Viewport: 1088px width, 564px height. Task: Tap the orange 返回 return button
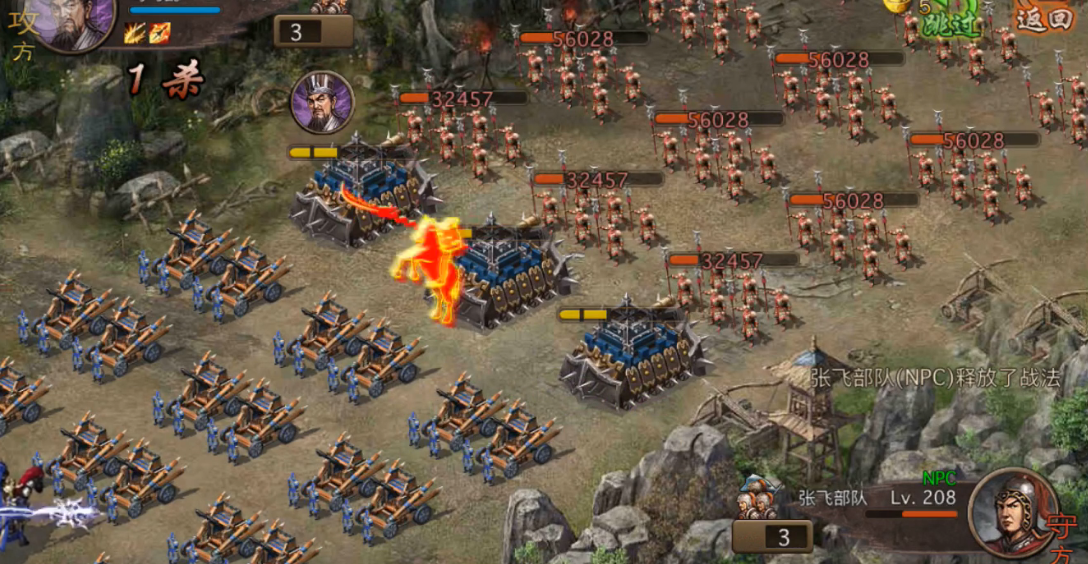coord(1043,17)
